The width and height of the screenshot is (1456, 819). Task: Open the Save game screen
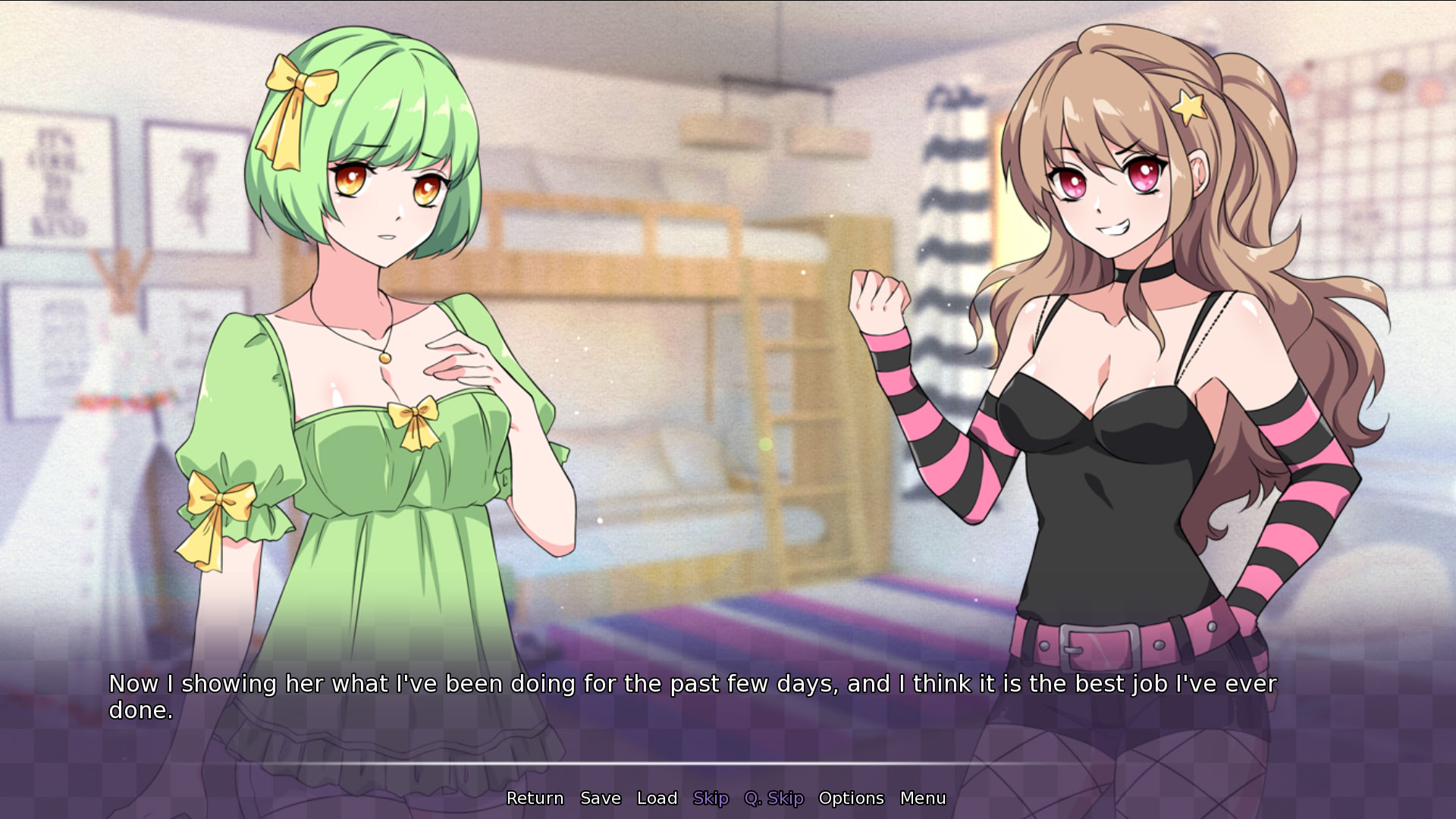(600, 798)
